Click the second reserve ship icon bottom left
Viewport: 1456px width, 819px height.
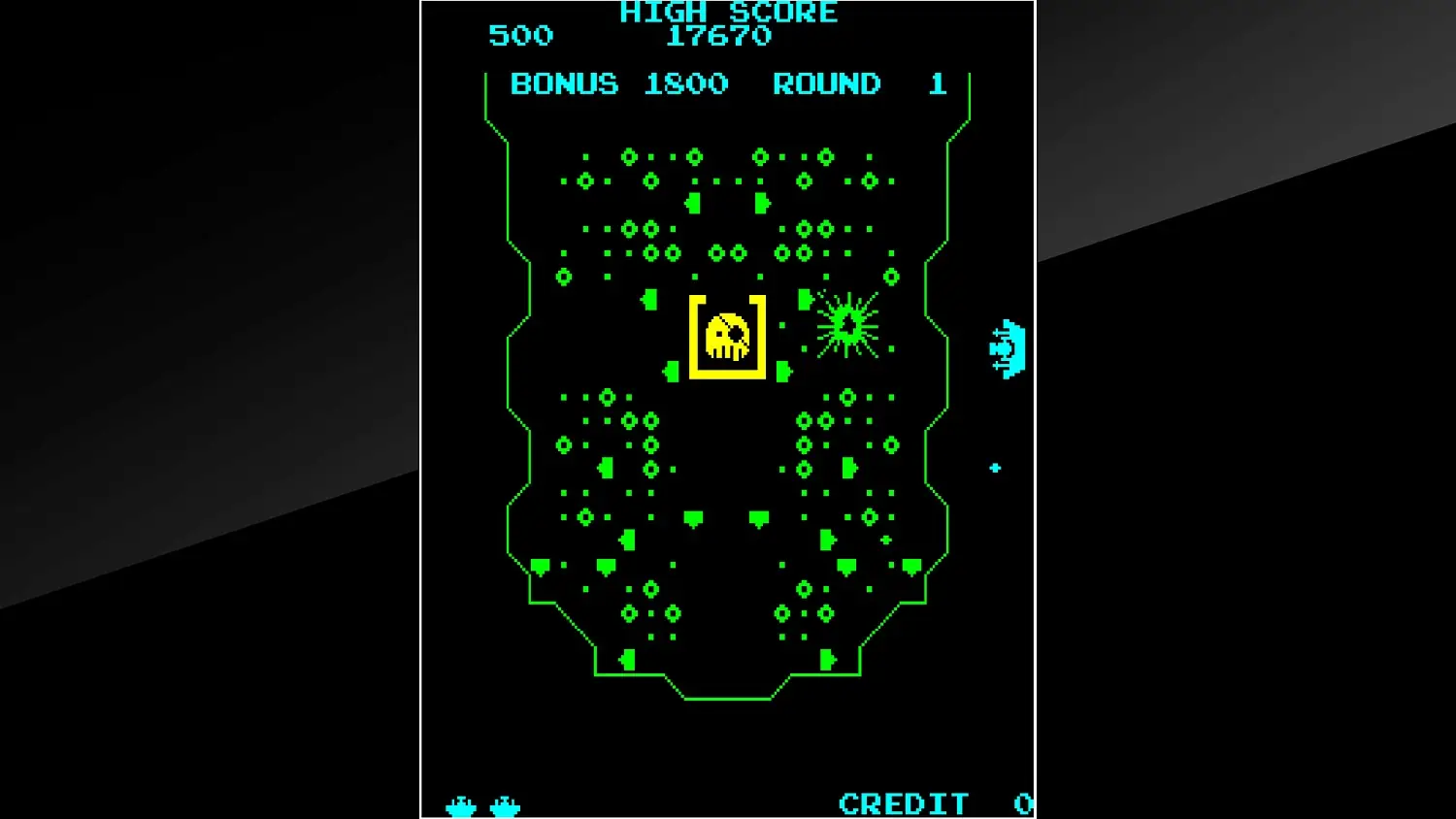[504, 803]
